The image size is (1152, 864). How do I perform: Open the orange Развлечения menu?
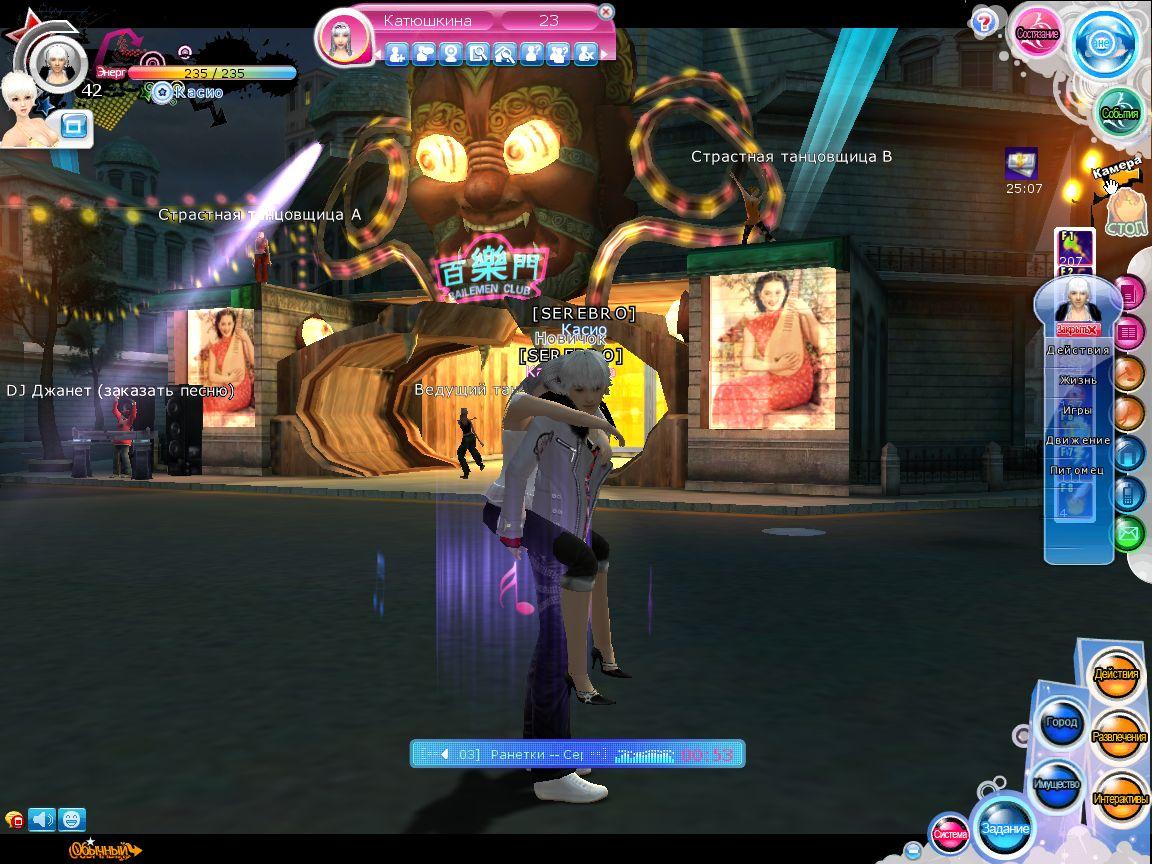pyautogui.click(x=1119, y=737)
